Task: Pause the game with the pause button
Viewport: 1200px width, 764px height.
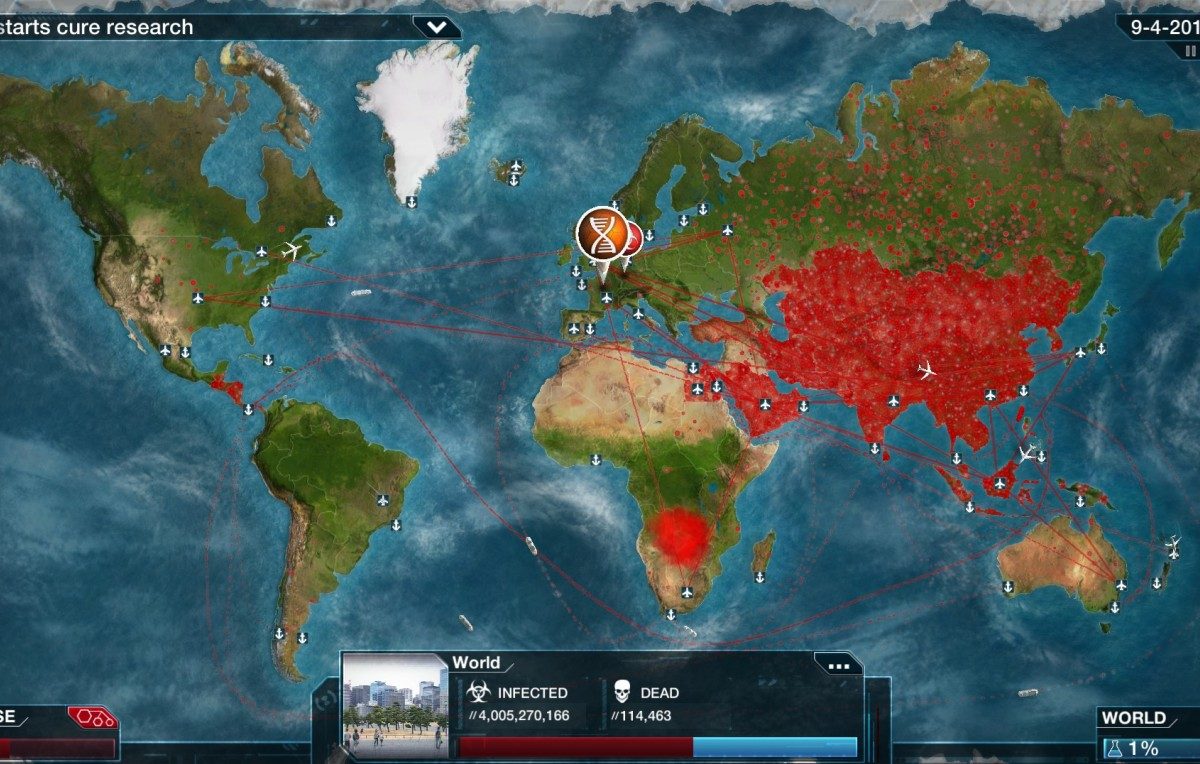Action: [1190, 51]
